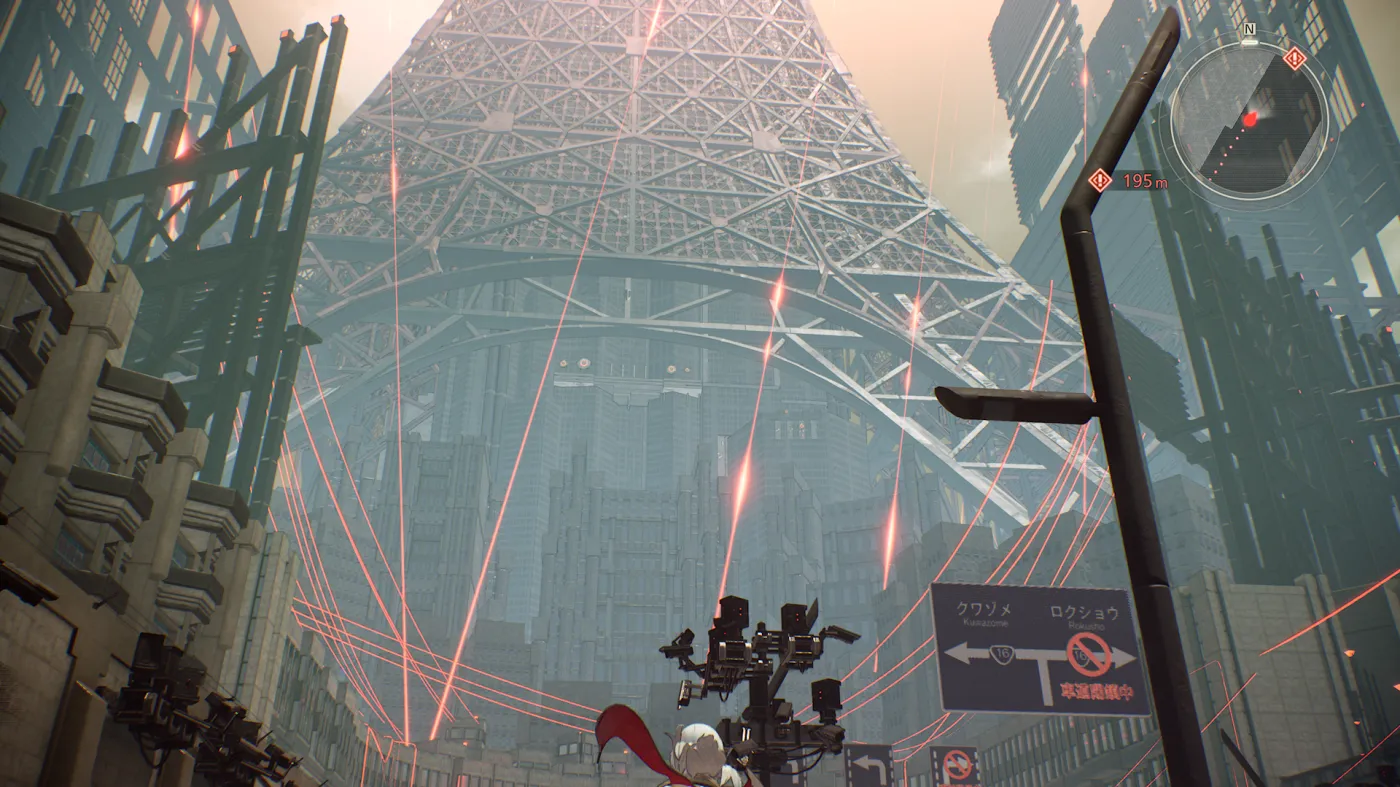Click the red objective diamond next to 195 m
Viewport: 1400px width, 787px height.
[1100, 181]
